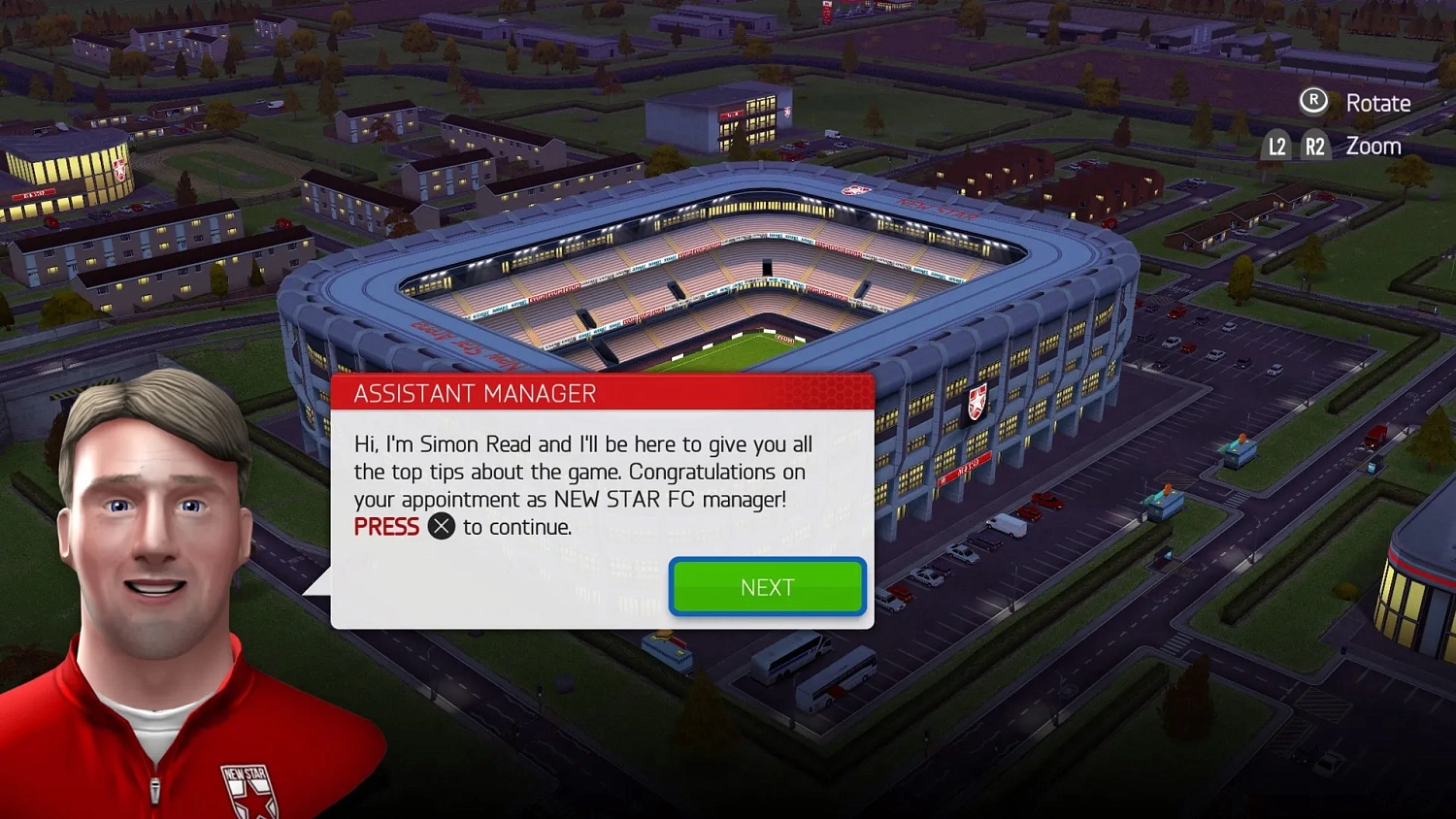This screenshot has height=819, width=1456.
Task: Click the green NEXT button's blue border
Action: (674, 586)
